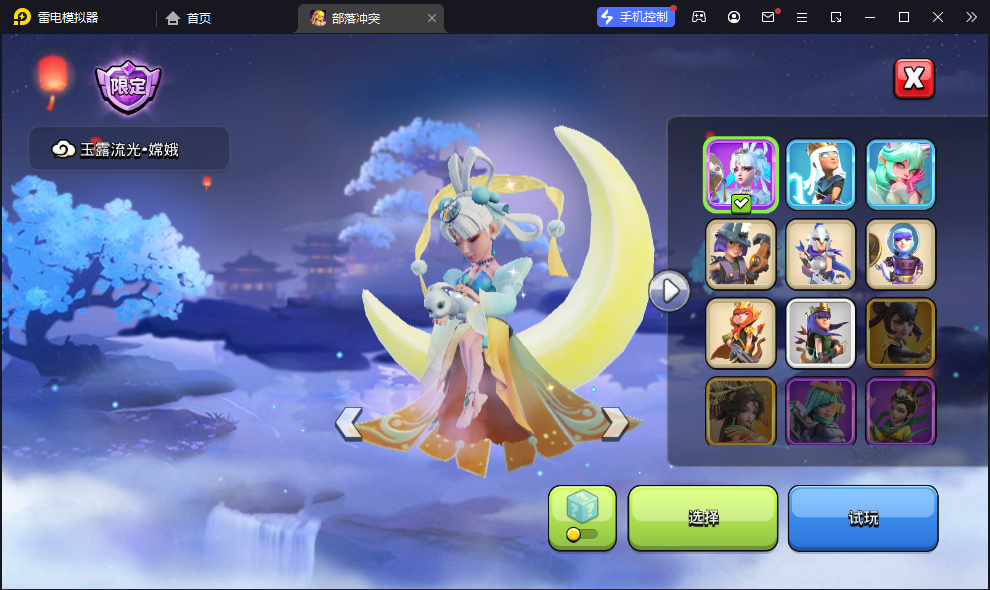Select the mint-haired pink-glove queen skin
990x590 pixels.
coord(901,175)
